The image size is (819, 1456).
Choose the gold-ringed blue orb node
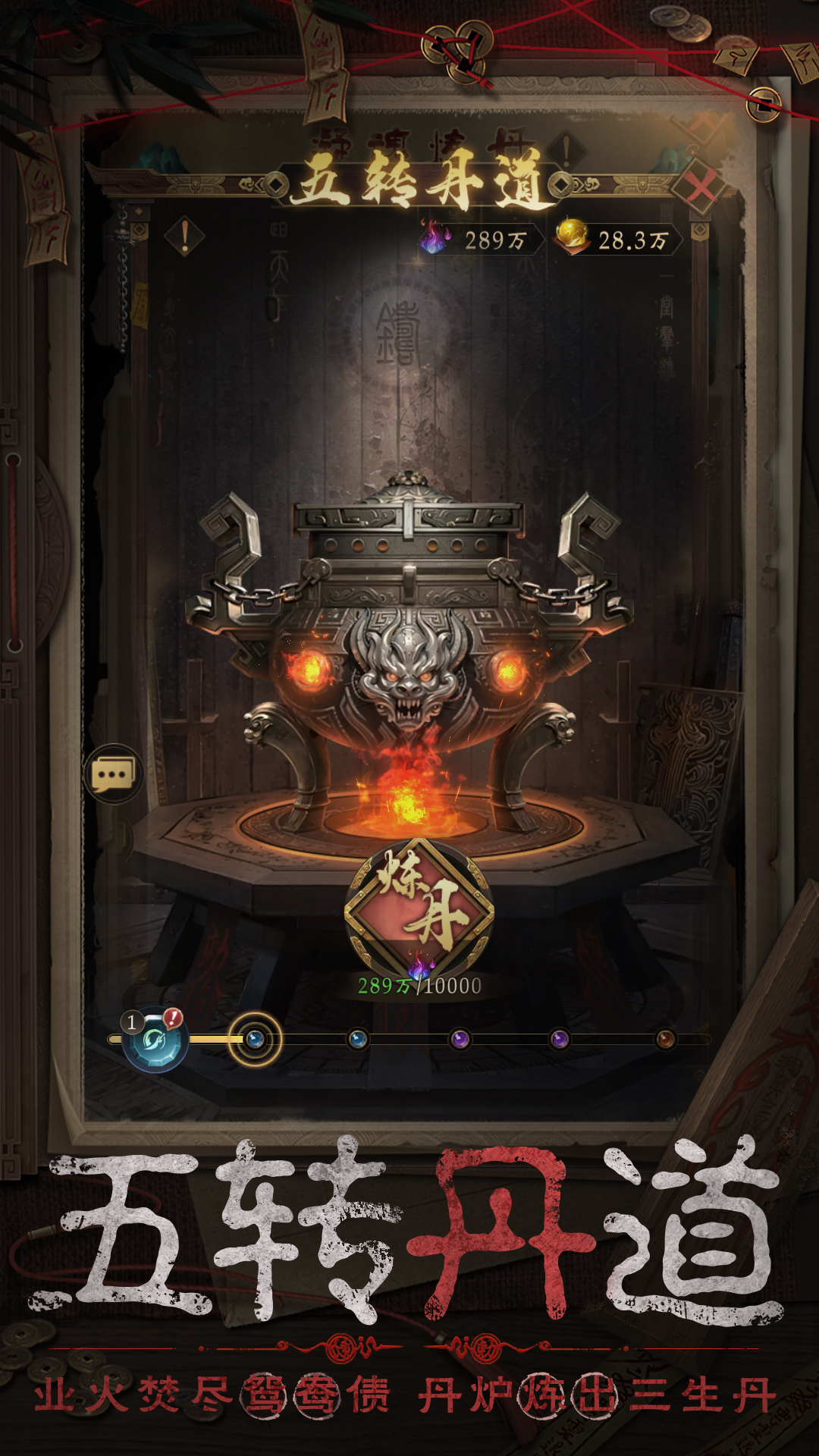point(256,1039)
